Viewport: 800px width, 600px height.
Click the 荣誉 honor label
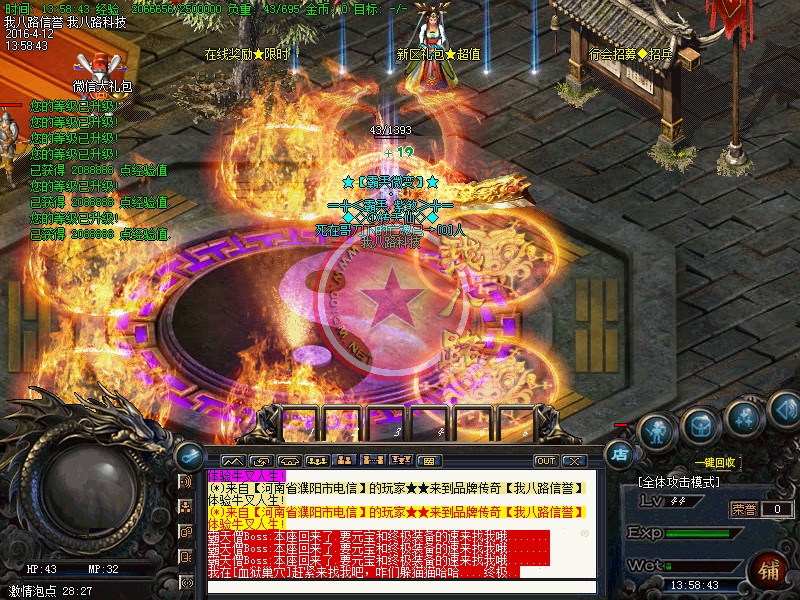[743, 509]
